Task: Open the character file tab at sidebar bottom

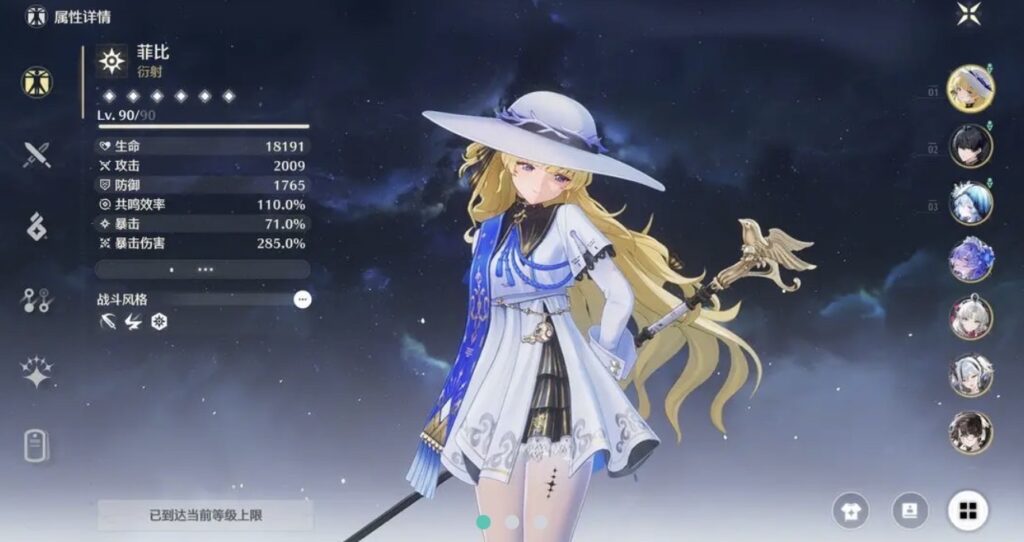Action: point(37,445)
